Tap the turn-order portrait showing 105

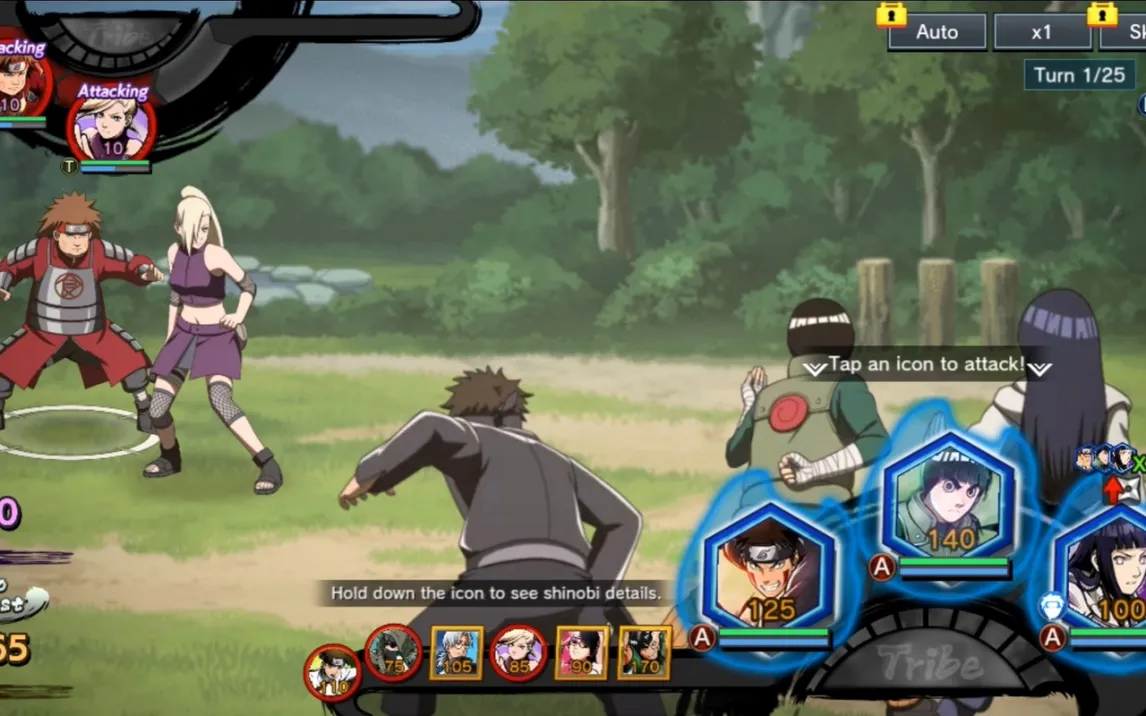coord(456,653)
